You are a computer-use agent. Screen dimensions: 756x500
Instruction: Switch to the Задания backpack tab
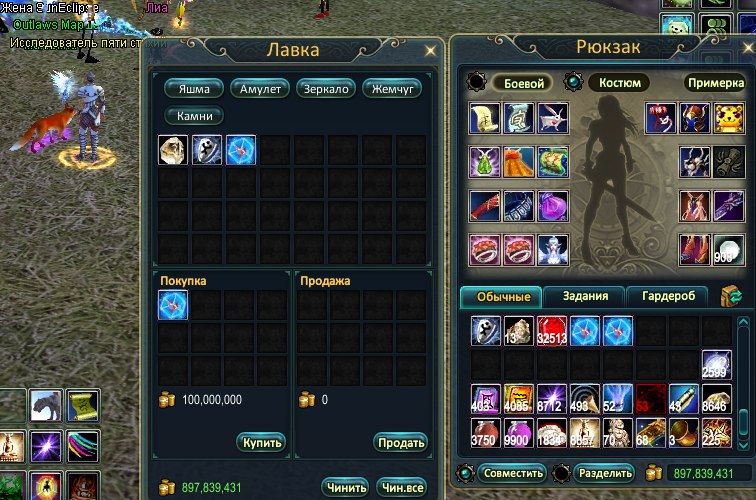582,296
